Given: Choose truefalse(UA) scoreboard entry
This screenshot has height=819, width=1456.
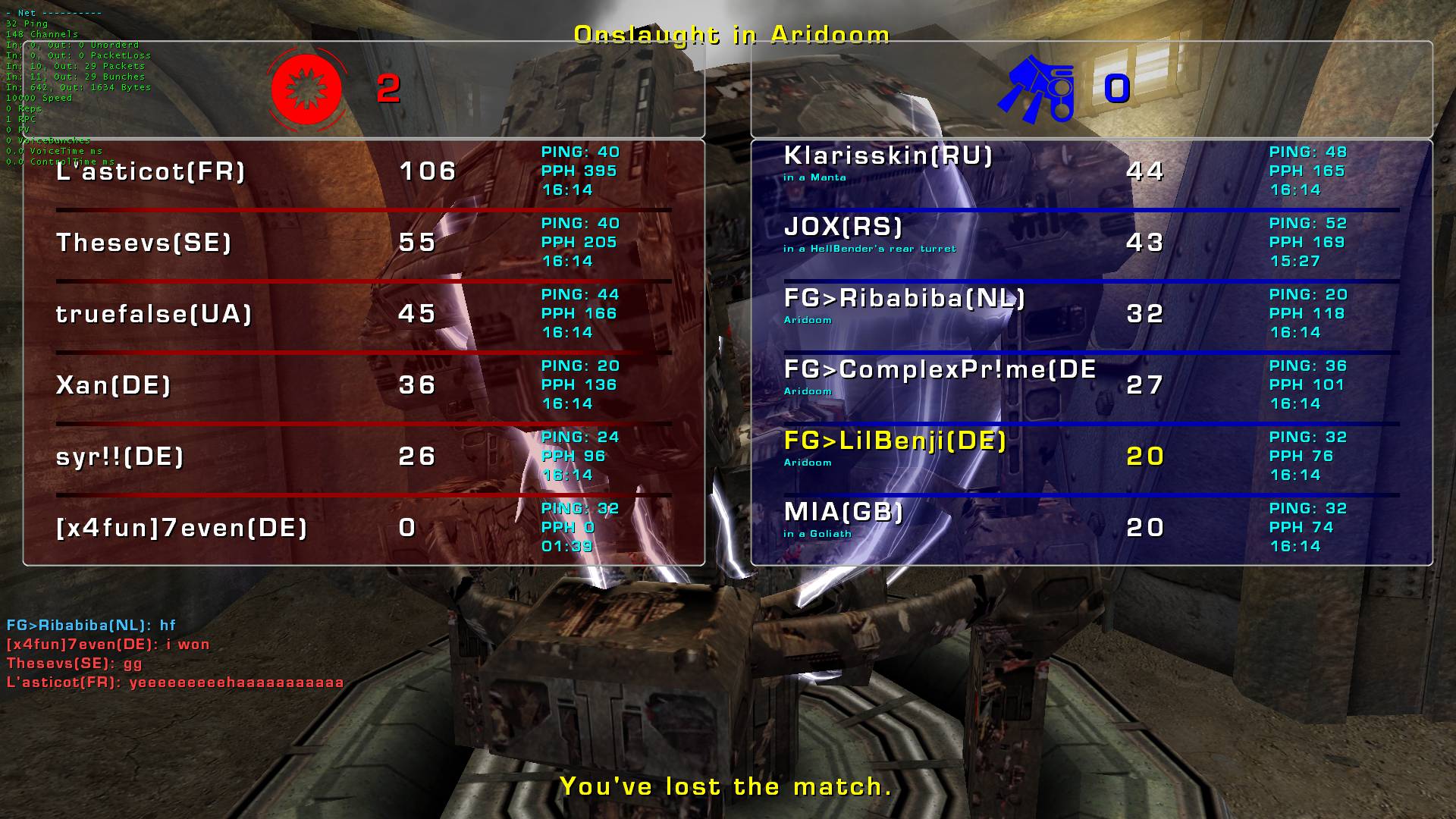Looking at the screenshot, I should point(154,315).
